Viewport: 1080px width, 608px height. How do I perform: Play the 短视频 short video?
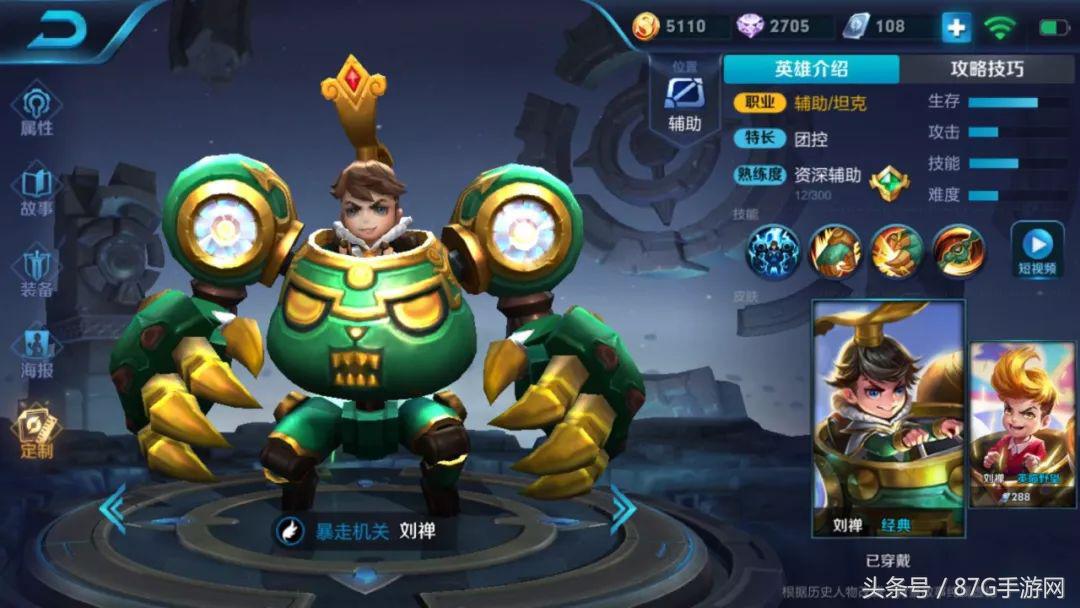point(1037,250)
